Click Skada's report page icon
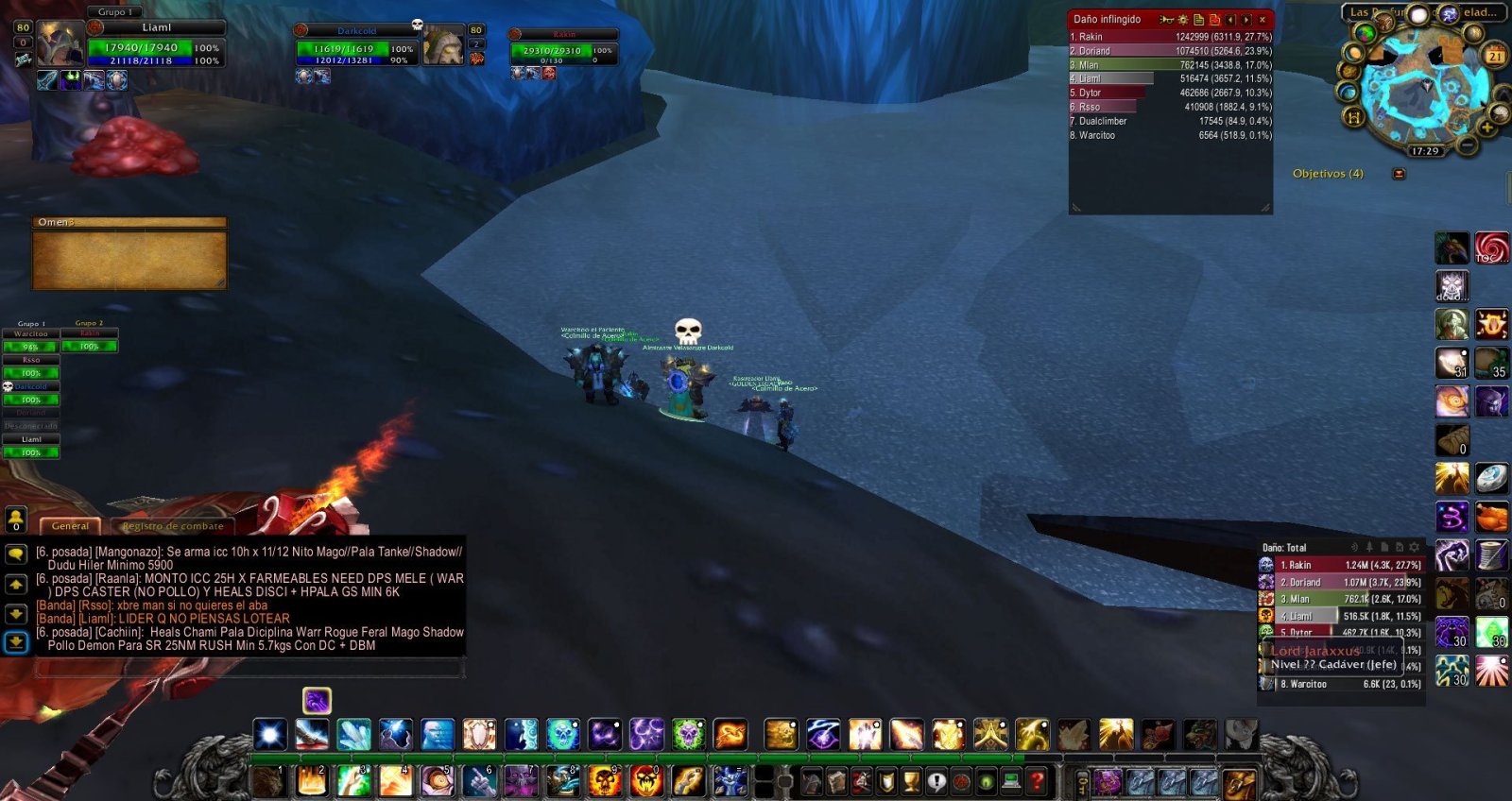 1385,549
